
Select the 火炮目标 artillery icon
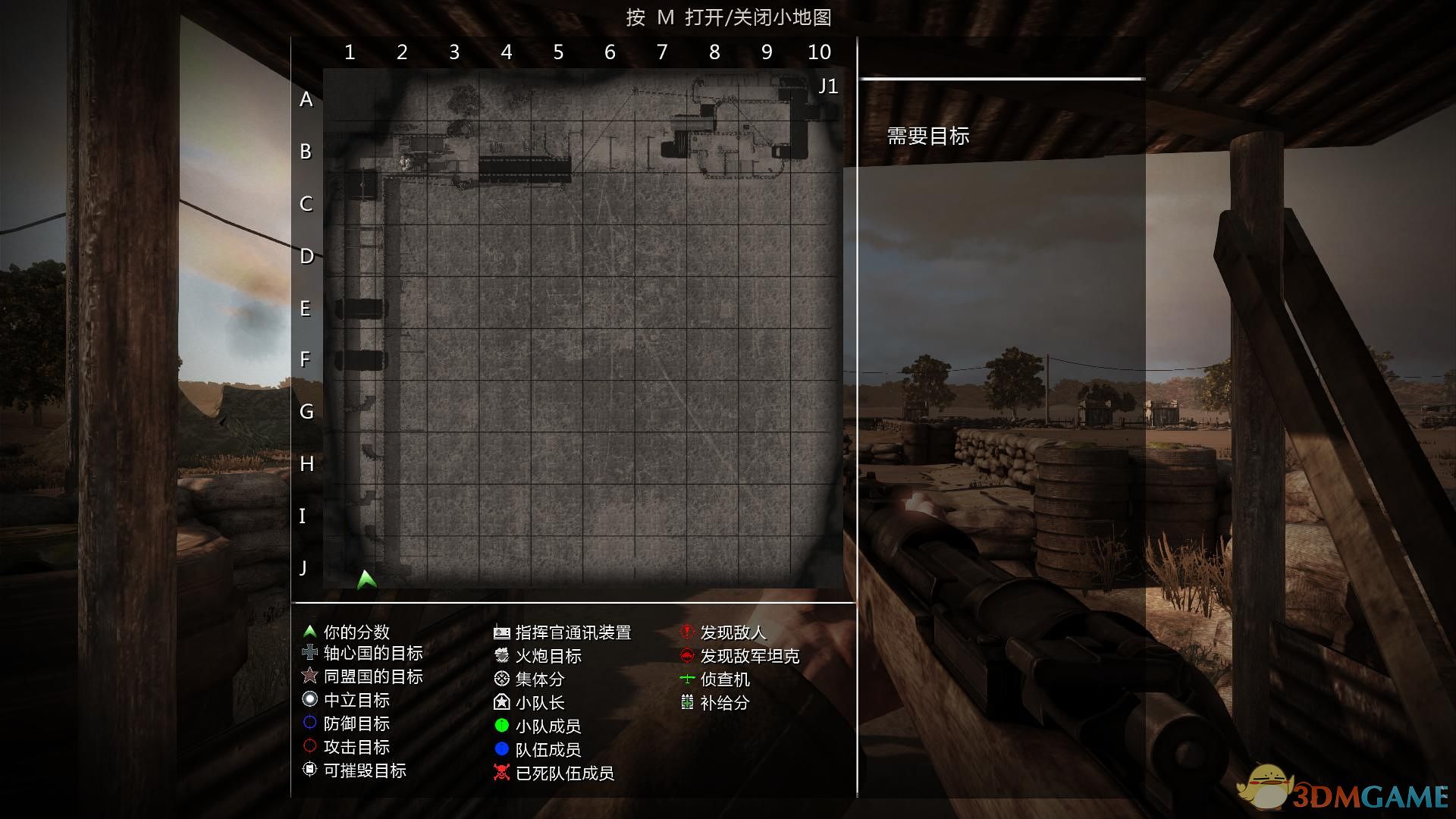click(500, 655)
